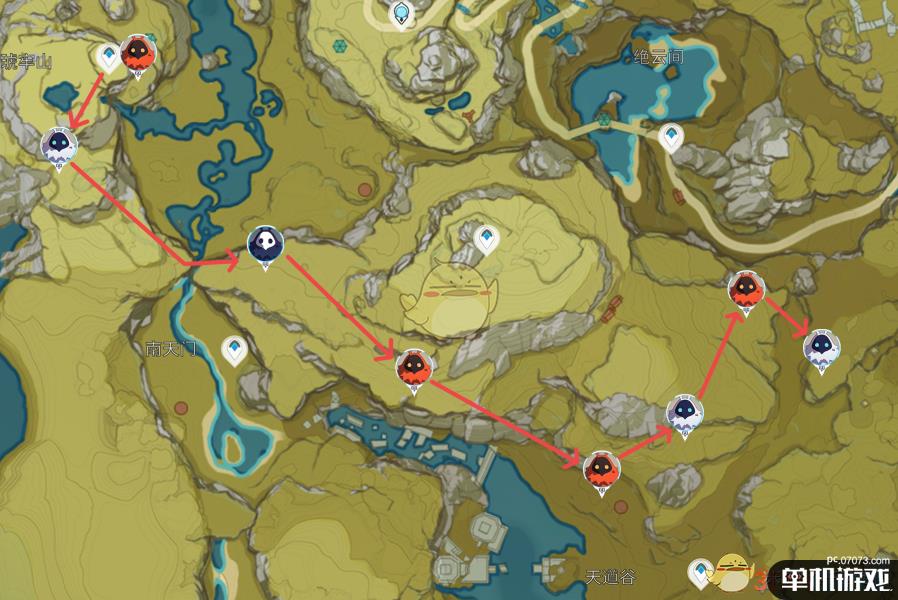This screenshot has width=898, height=600.
Task: Select the white hooded marker below 敲苹山
Action: (x=59, y=146)
